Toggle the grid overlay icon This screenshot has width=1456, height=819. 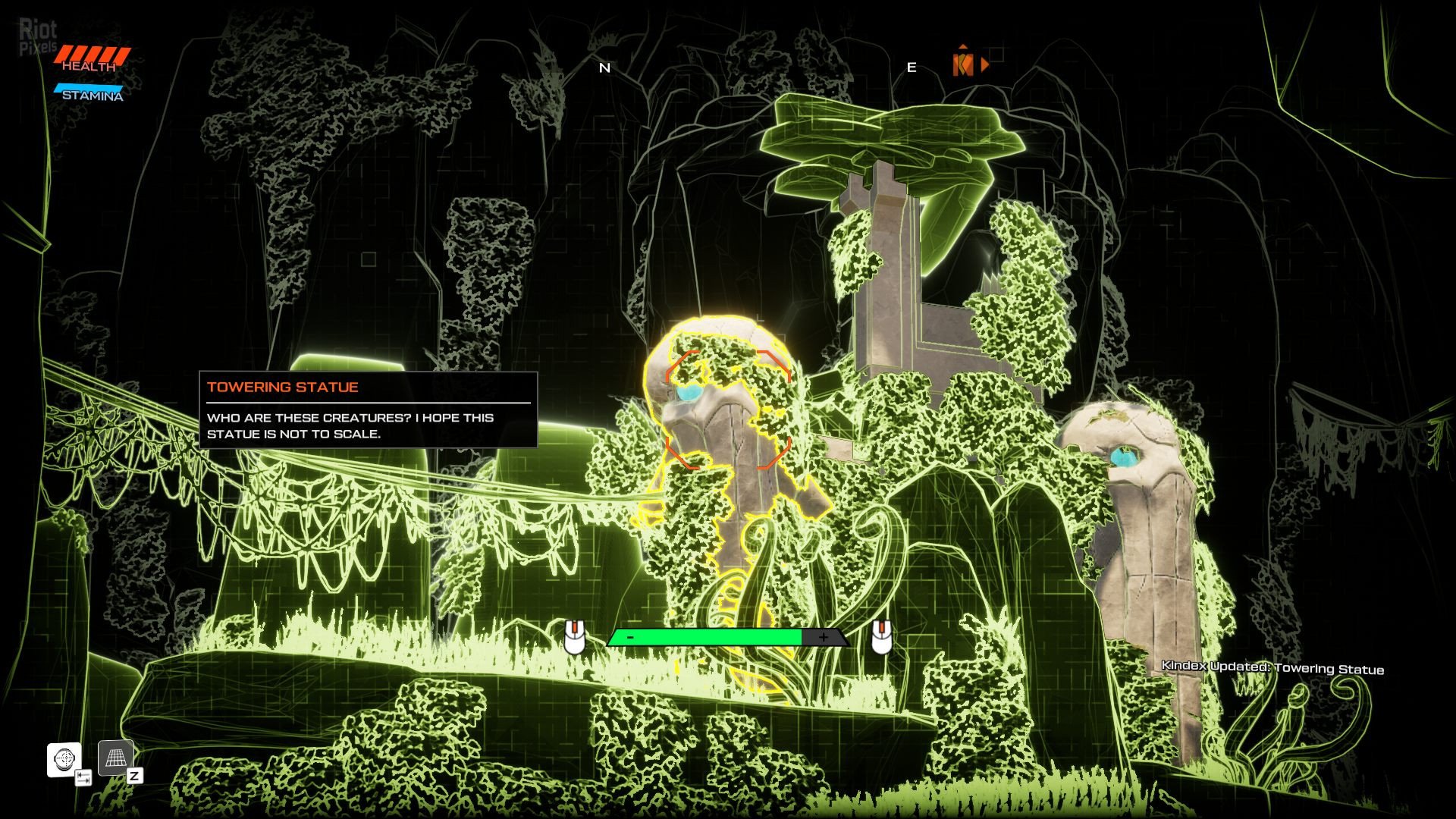point(116,758)
